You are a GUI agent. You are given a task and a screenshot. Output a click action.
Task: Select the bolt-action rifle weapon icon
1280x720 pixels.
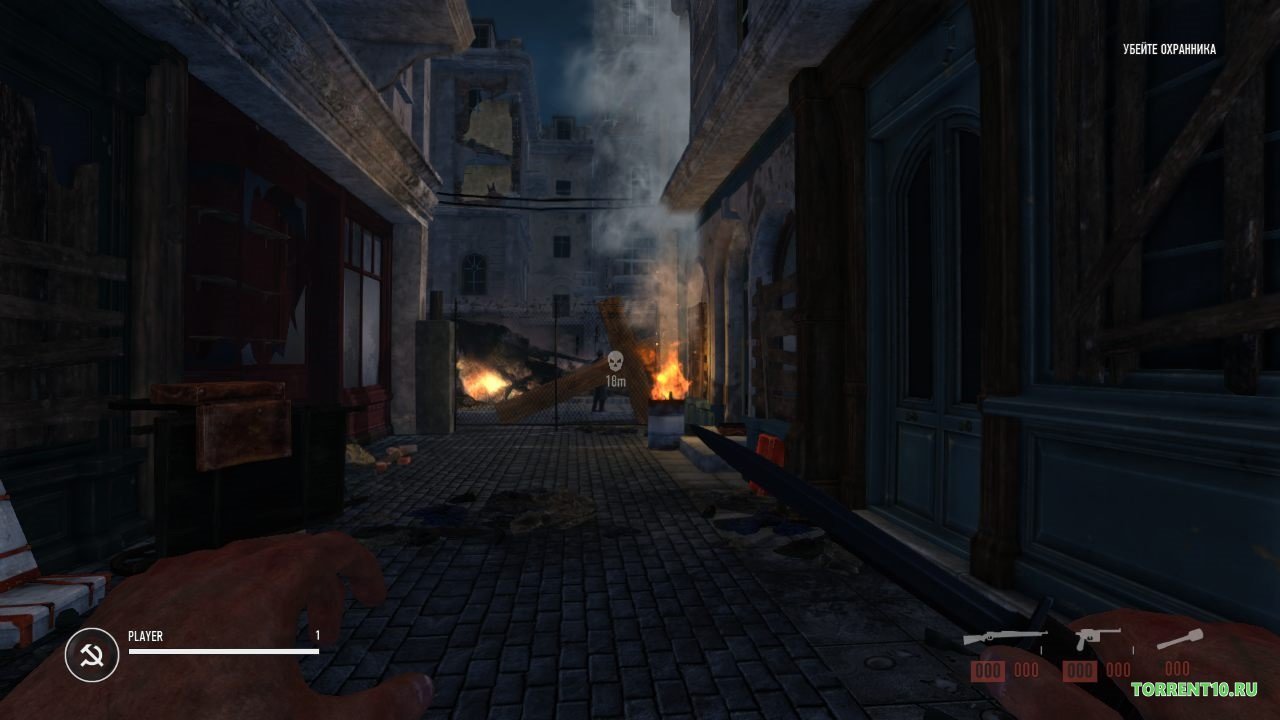pyautogui.click(x=1005, y=634)
